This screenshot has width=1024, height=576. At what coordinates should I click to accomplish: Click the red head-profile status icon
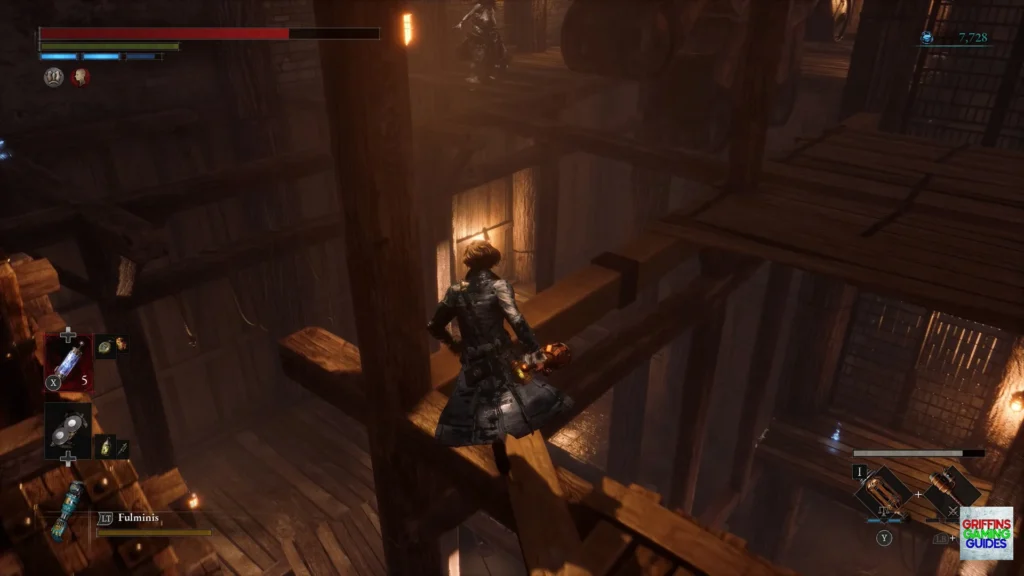[80, 76]
